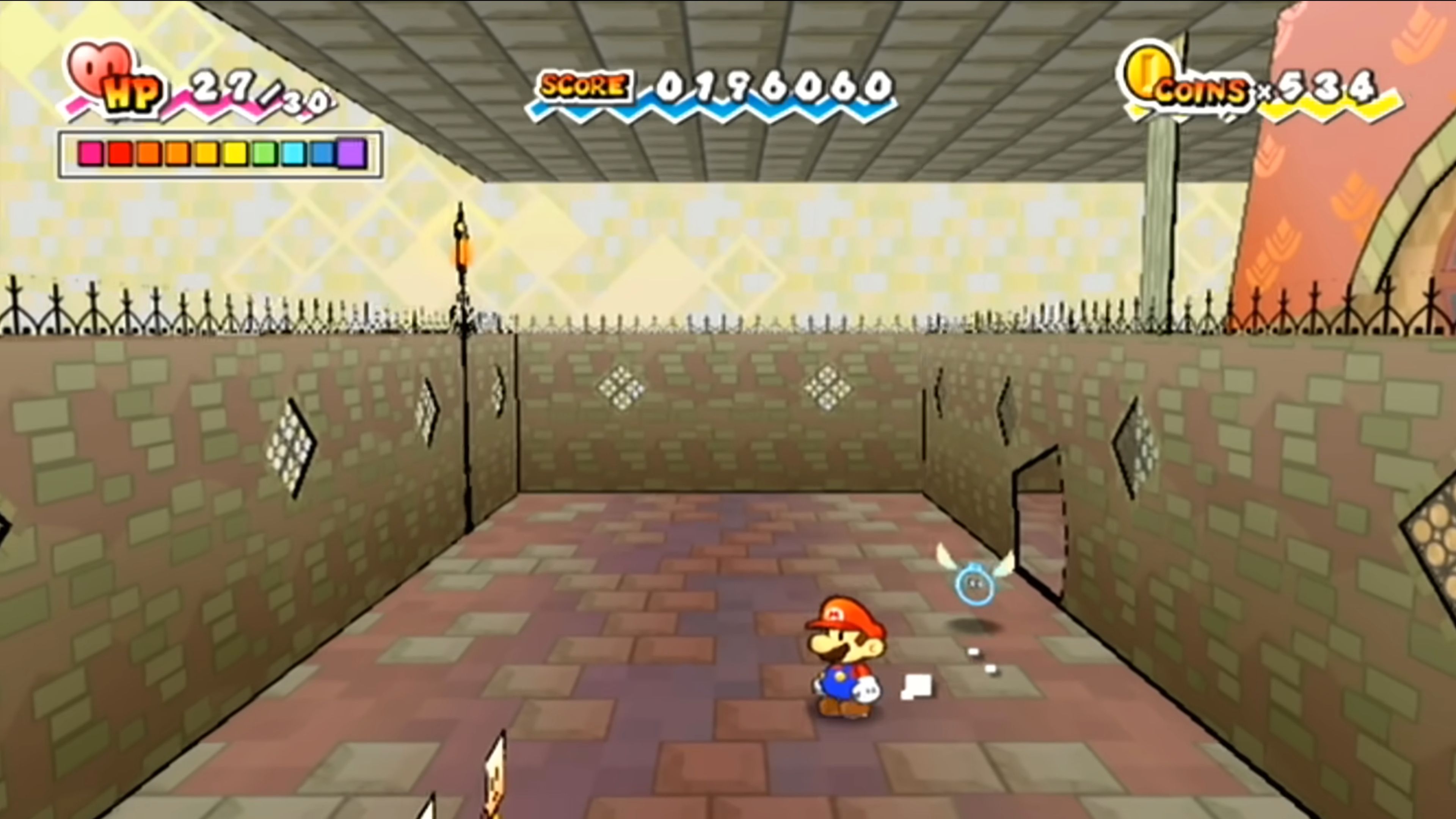
Task: Toggle the pink square in the color bar
Action: point(91,153)
